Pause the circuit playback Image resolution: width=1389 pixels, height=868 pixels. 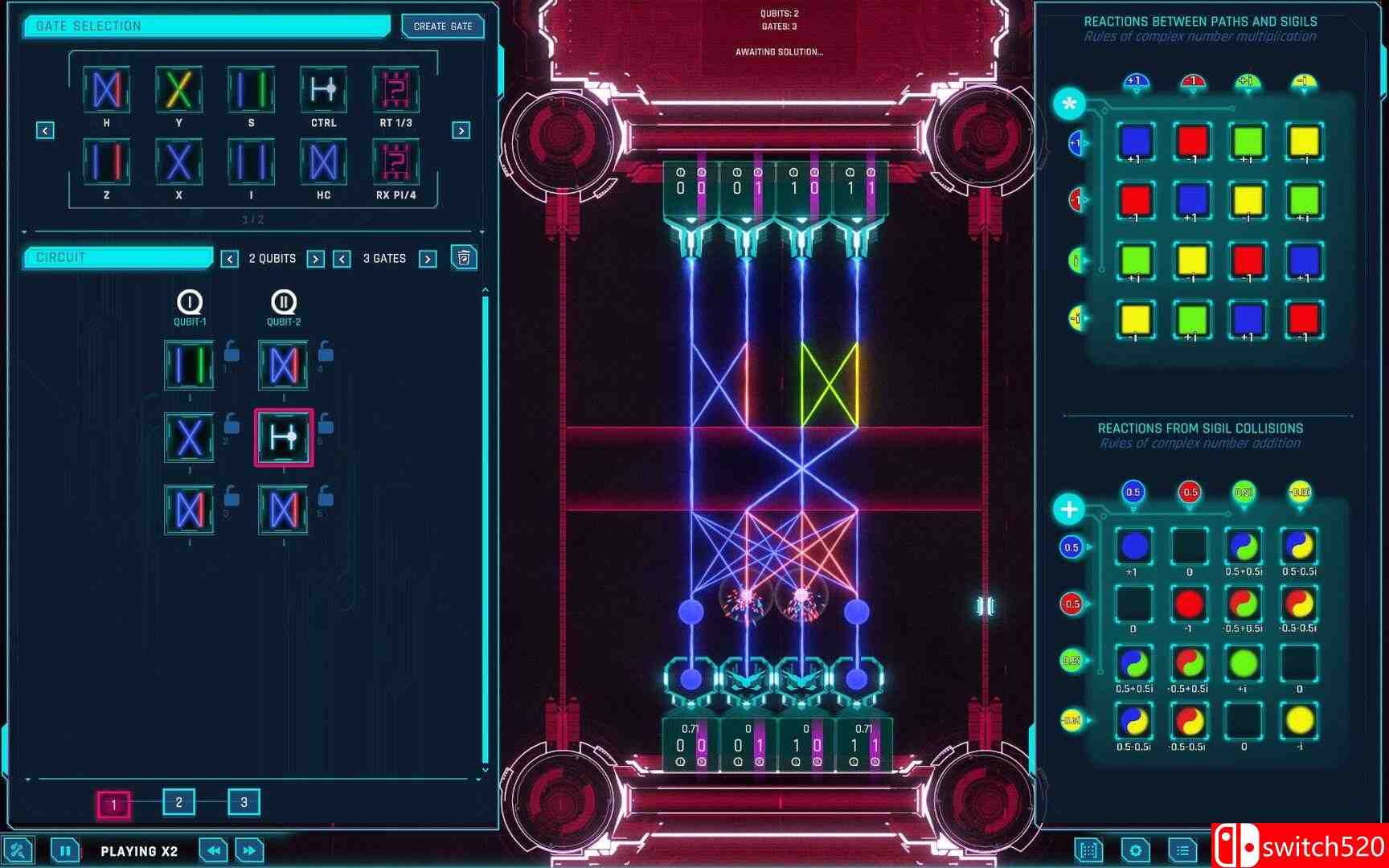66,850
